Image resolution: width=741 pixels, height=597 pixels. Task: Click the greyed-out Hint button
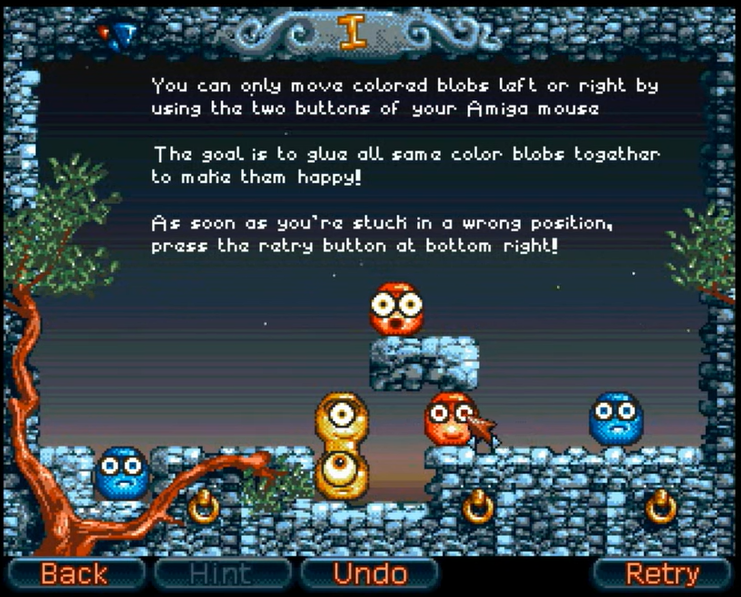point(222,573)
